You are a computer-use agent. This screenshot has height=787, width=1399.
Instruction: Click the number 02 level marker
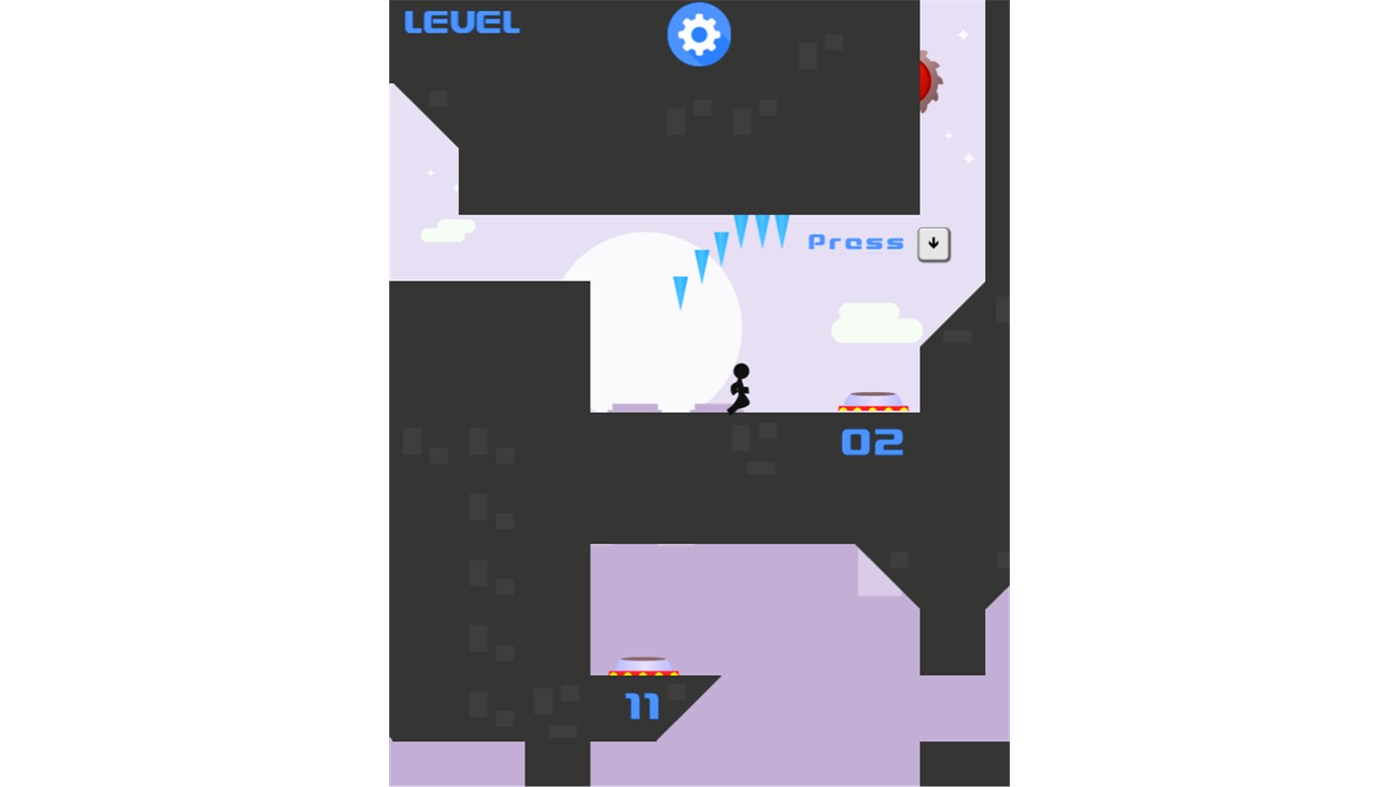[871, 442]
